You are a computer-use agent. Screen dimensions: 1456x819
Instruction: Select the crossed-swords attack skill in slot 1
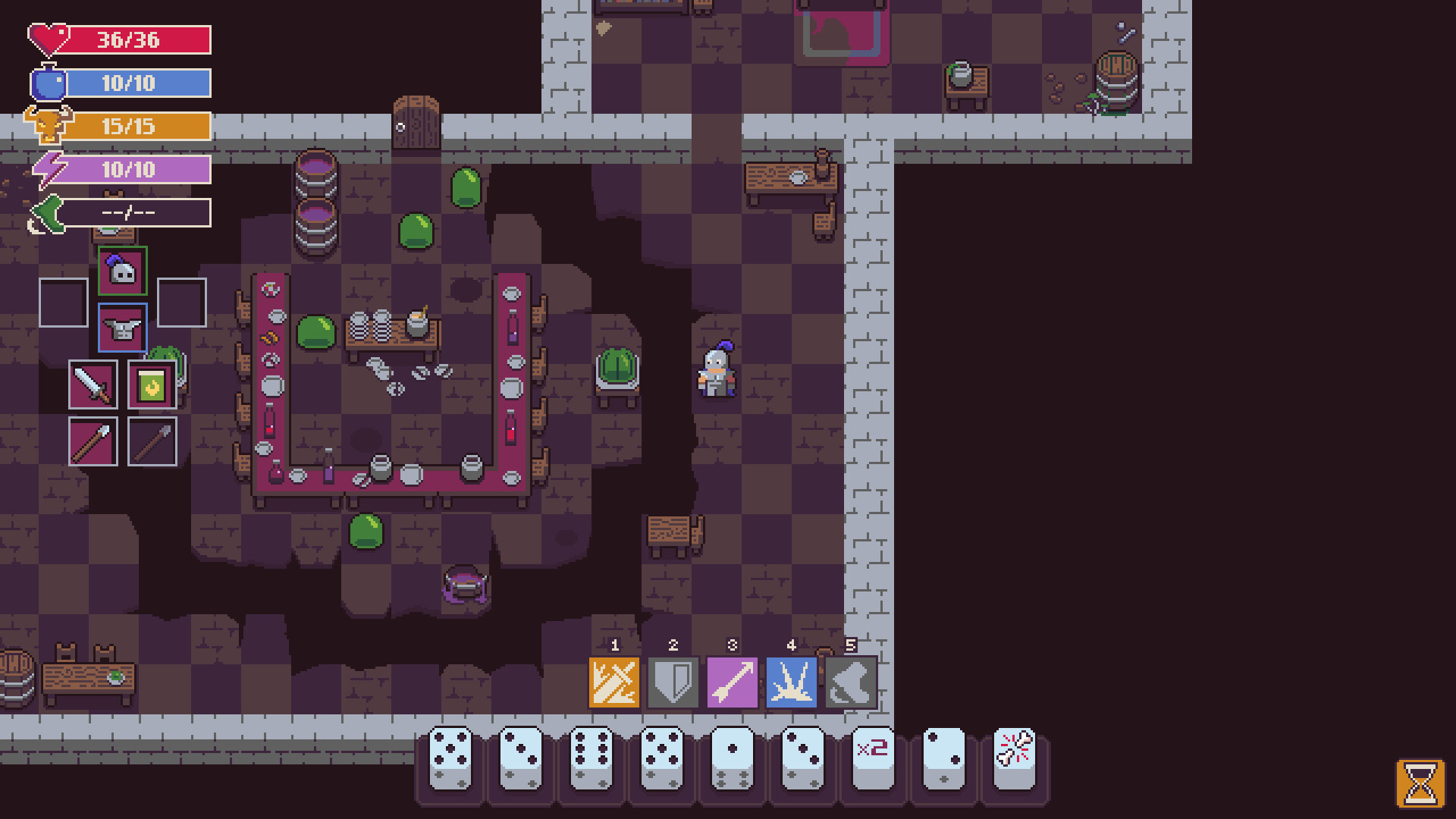click(x=614, y=682)
